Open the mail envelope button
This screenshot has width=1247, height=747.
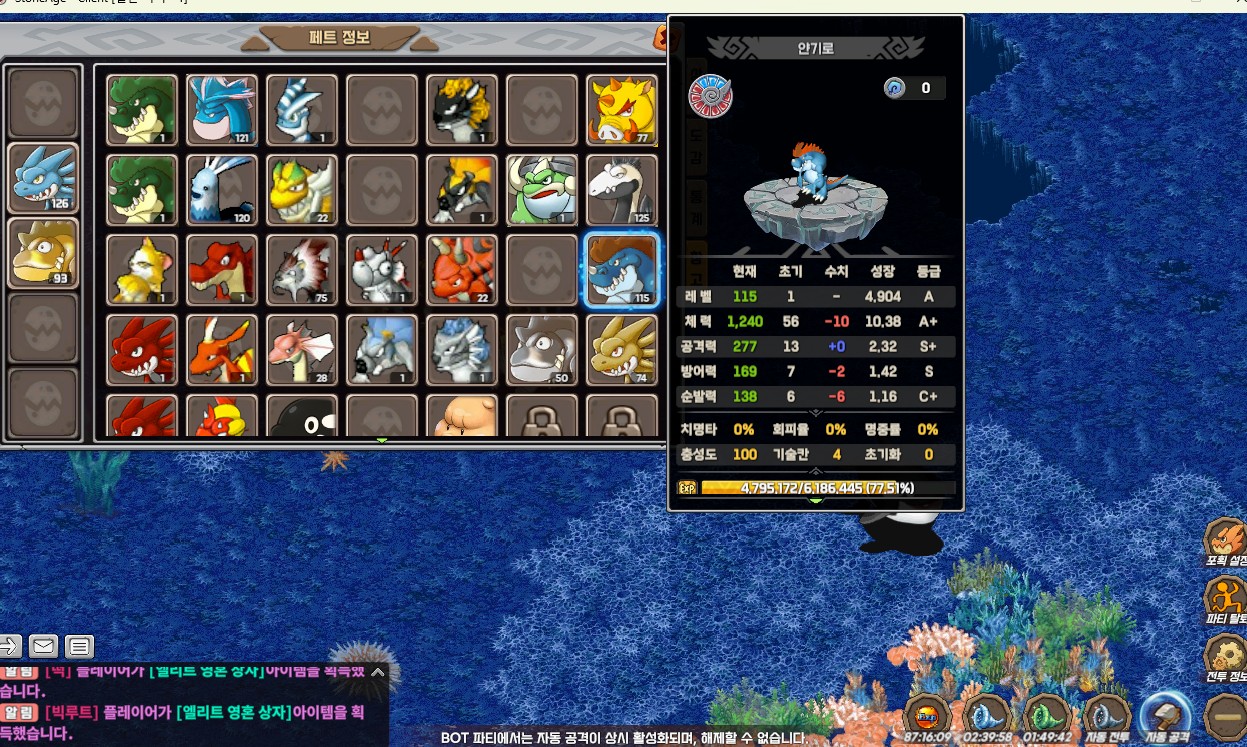point(43,646)
